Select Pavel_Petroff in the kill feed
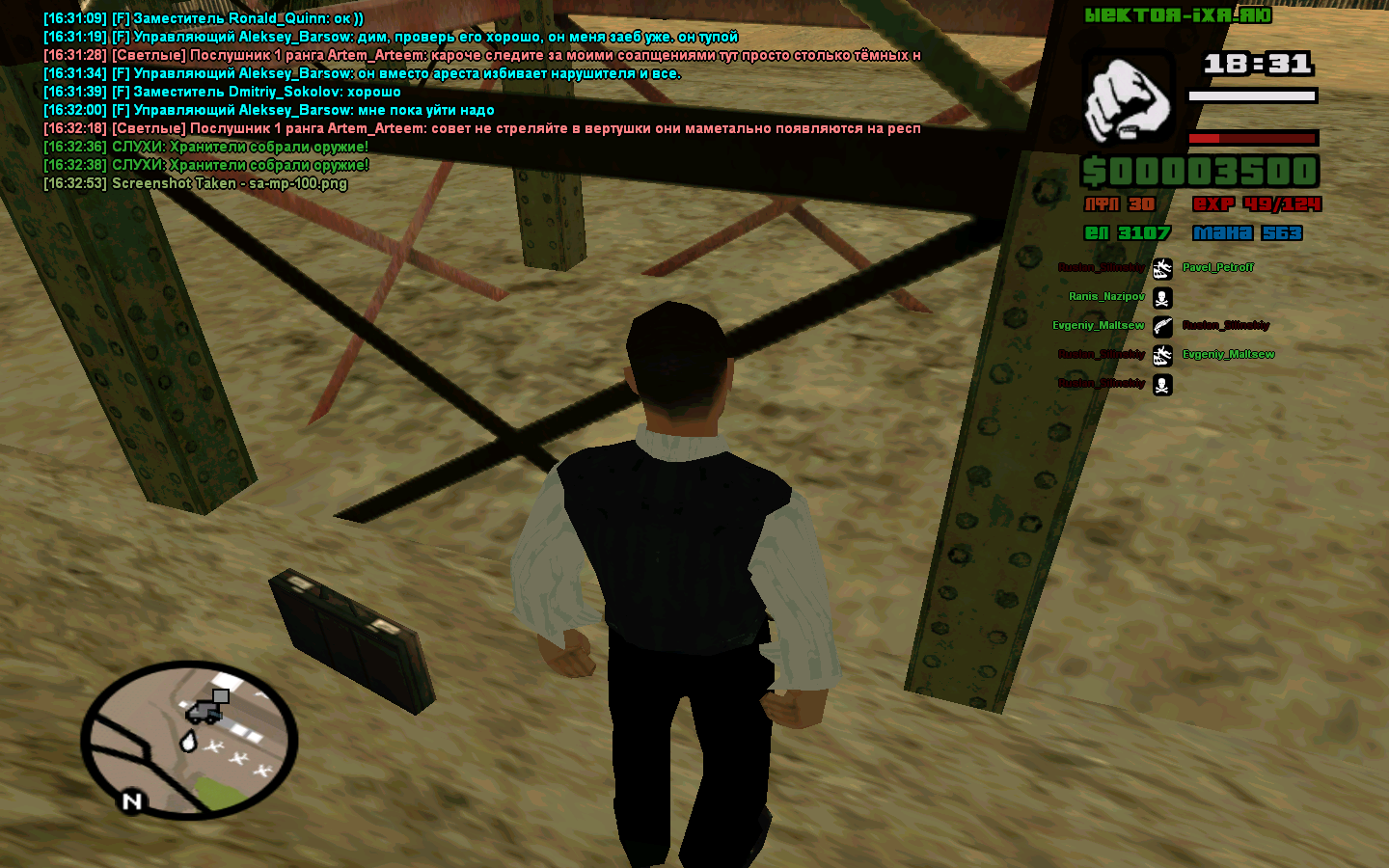1389x868 pixels. point(1217,267)
